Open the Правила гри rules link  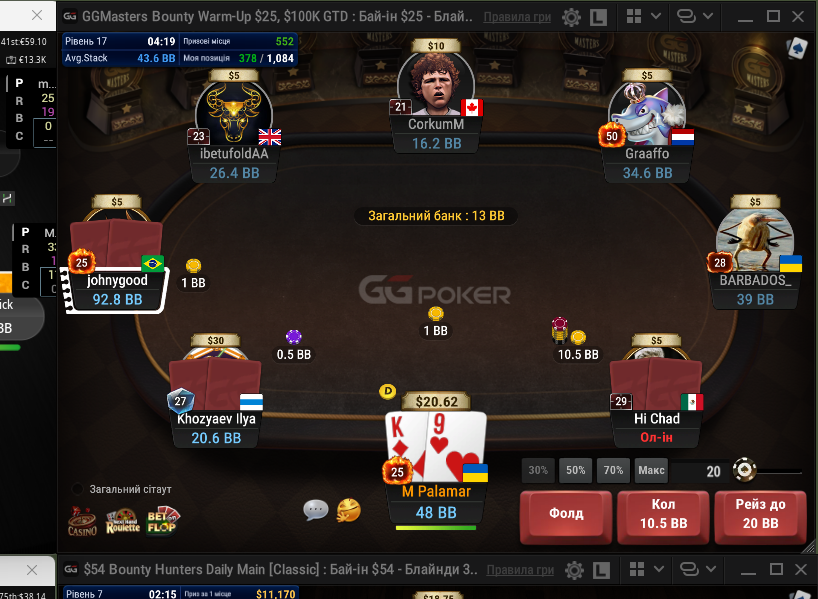pyautogui.click(x=518, y=17)
